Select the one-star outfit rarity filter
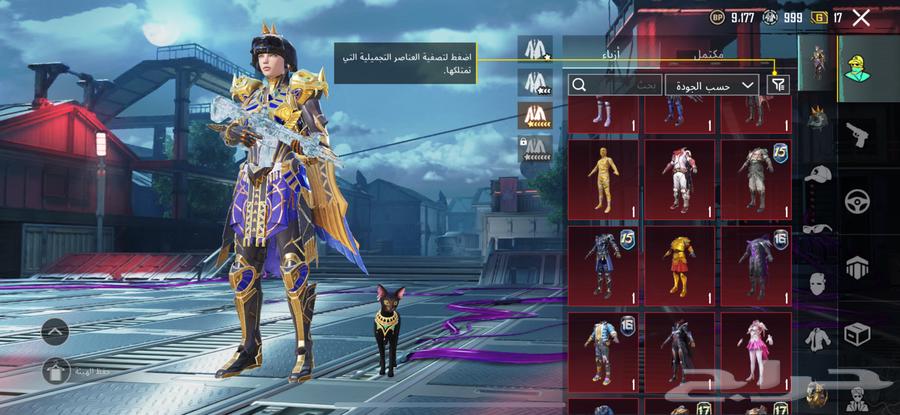 [537, 48]
